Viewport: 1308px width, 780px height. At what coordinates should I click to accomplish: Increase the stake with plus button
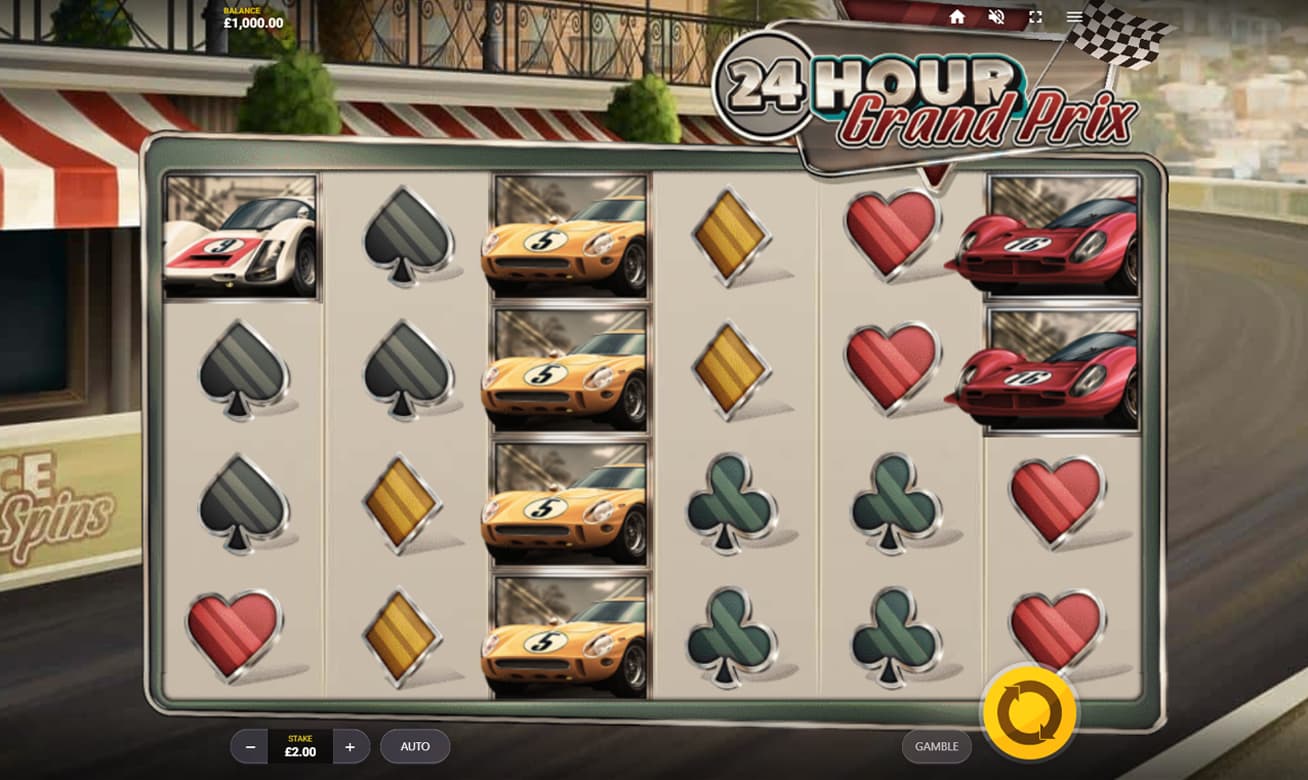pos(350,747)
